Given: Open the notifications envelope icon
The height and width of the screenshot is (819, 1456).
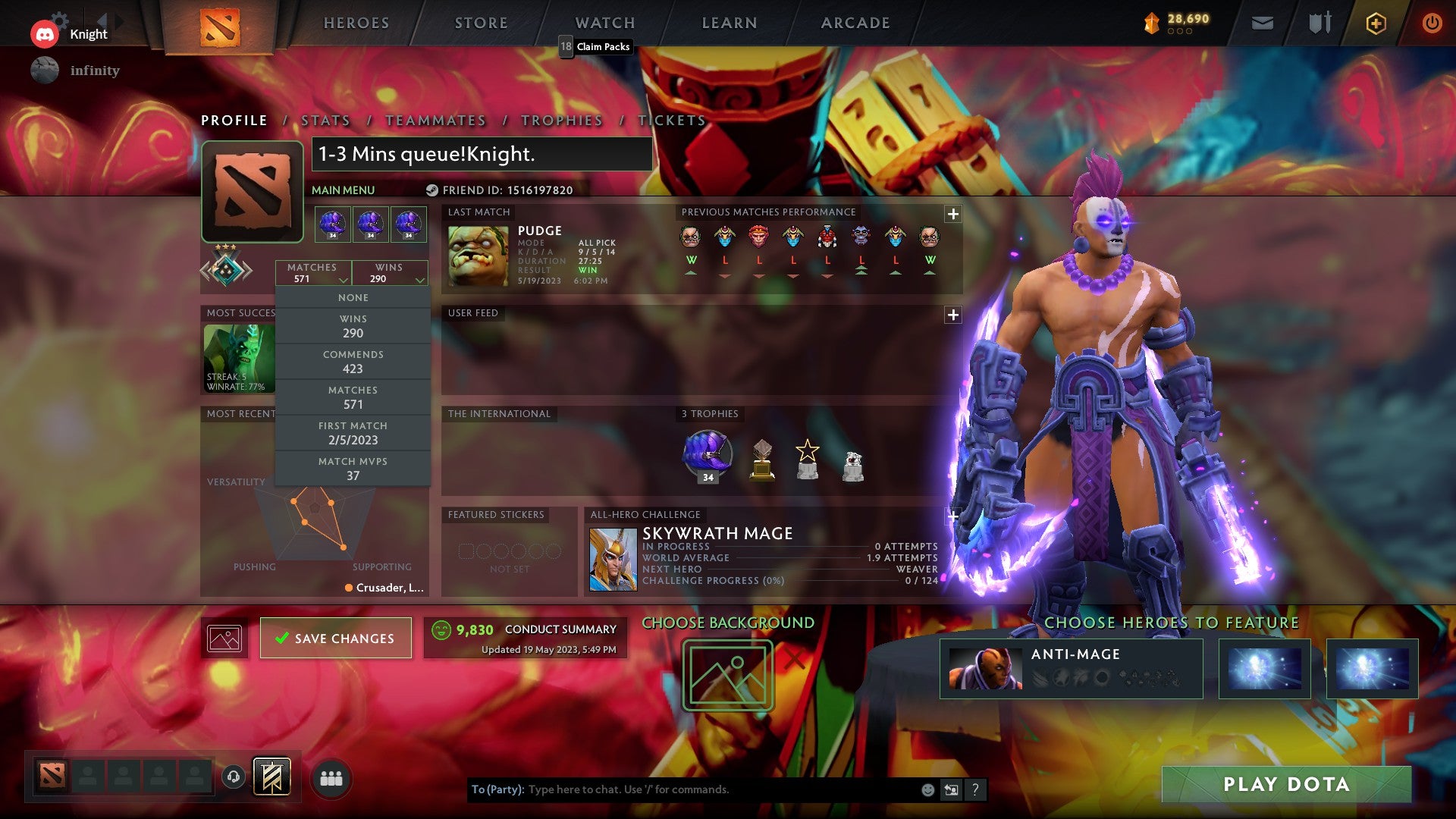Looking at the screenshot, I should click(1263, 23).
